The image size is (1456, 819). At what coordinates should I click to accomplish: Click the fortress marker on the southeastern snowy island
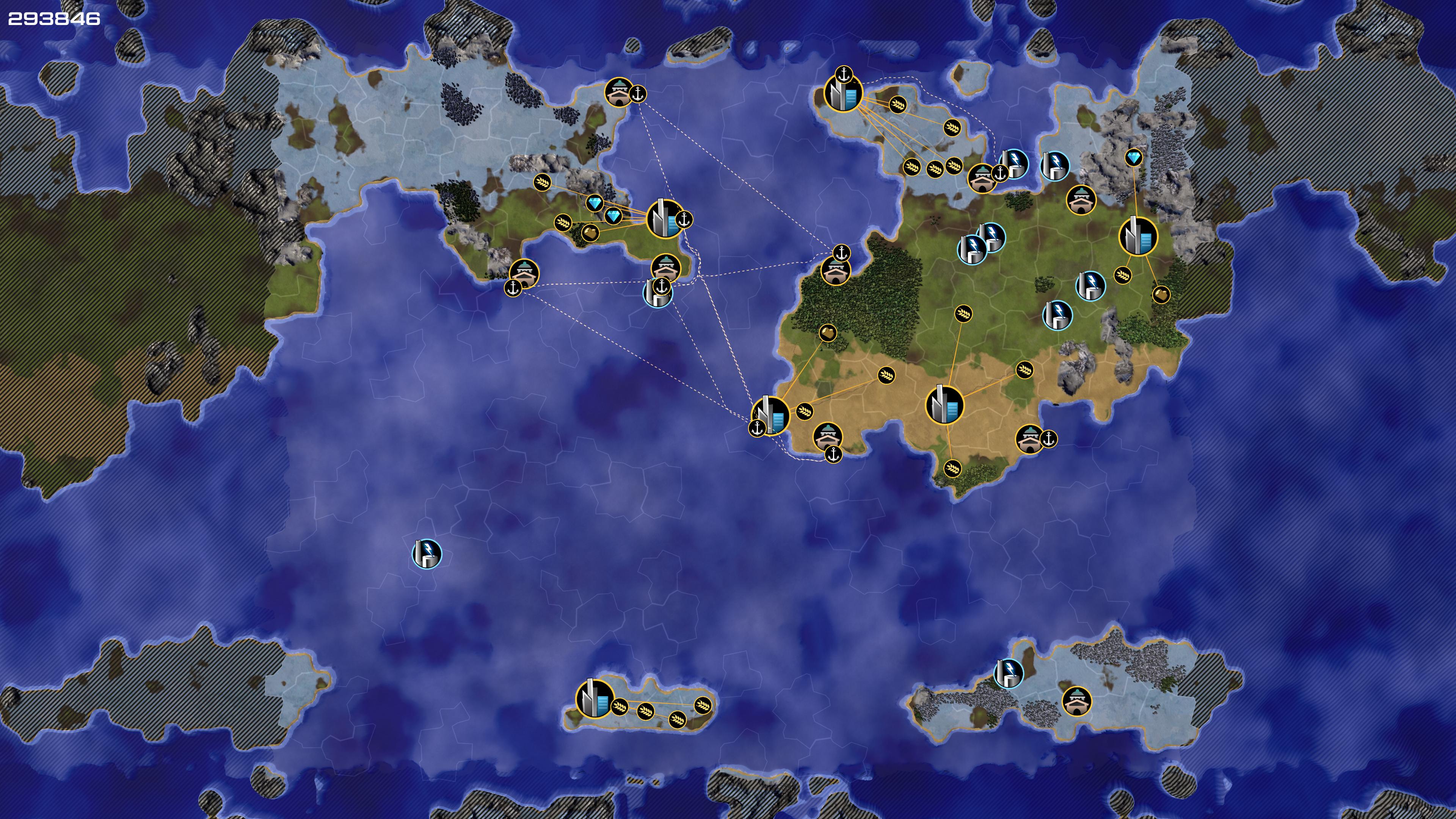coord(1076,701)
